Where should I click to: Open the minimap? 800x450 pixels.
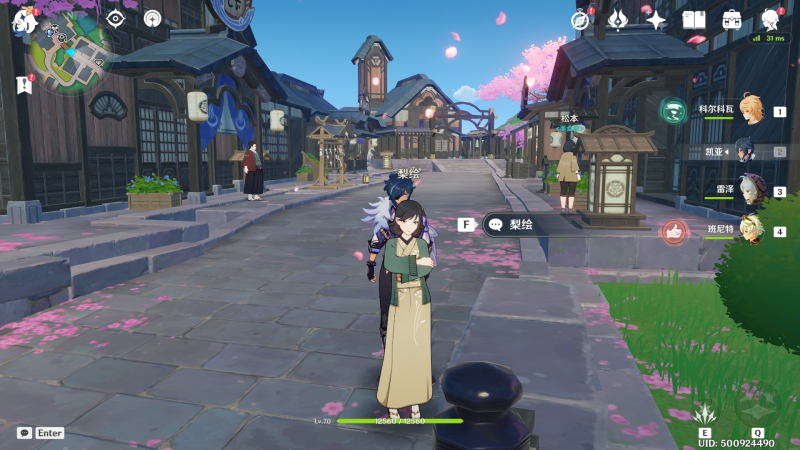68,60
